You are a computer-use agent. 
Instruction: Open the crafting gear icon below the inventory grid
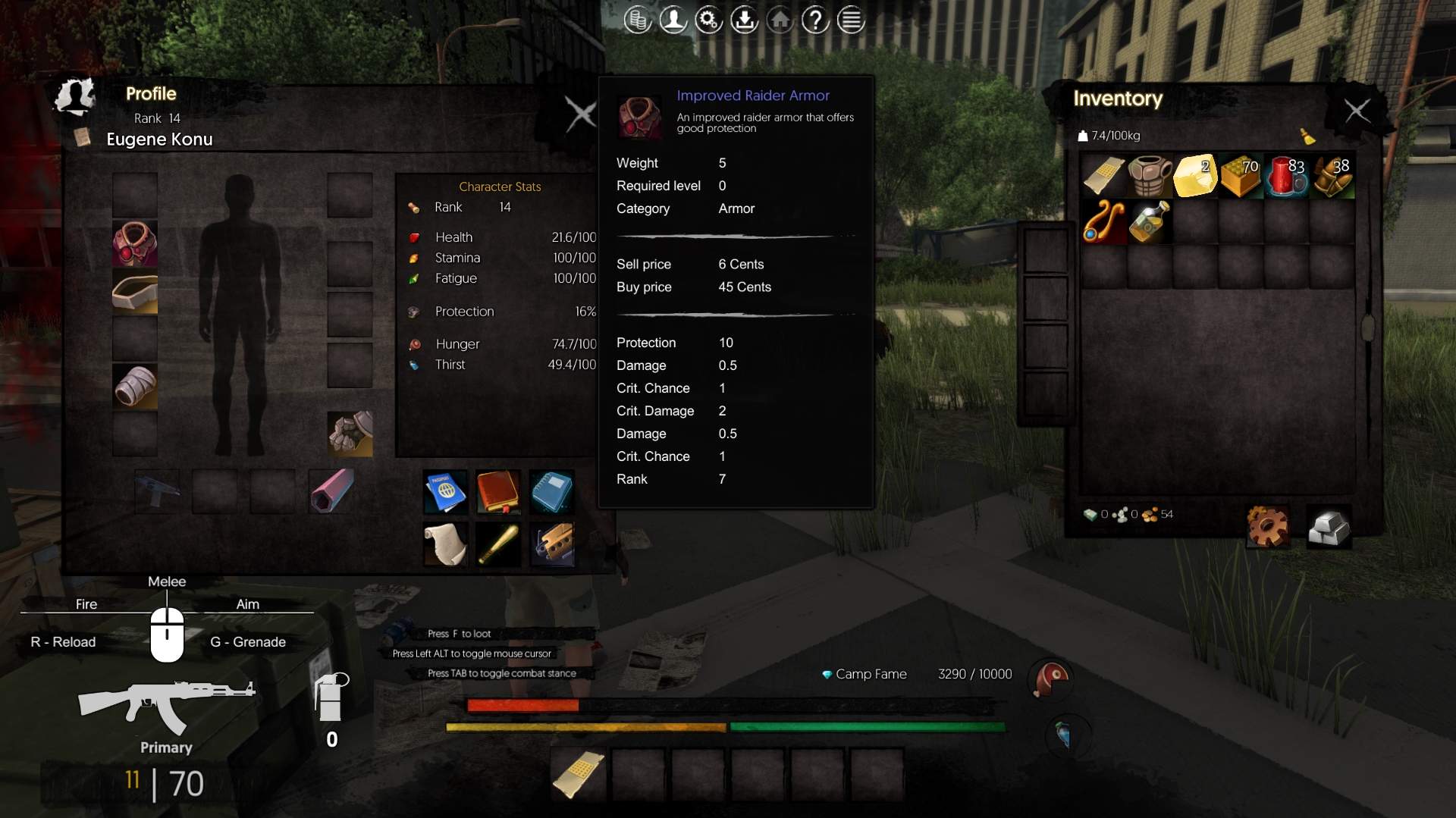click(x=1267, y=526)
